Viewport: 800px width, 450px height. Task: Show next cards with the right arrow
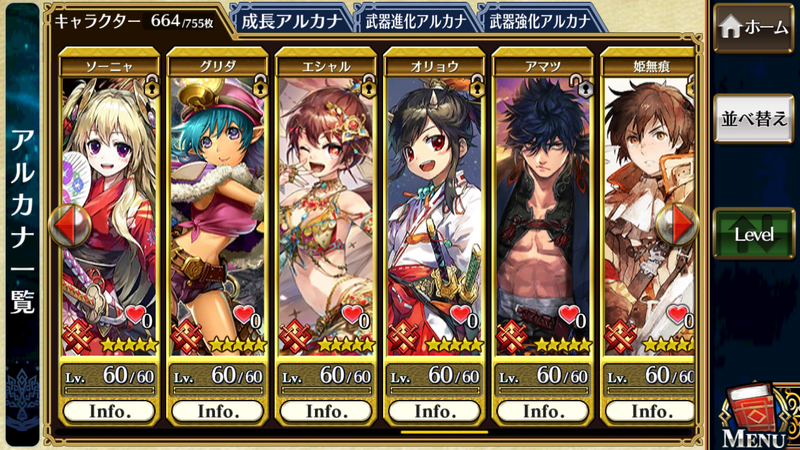(683, 226)
